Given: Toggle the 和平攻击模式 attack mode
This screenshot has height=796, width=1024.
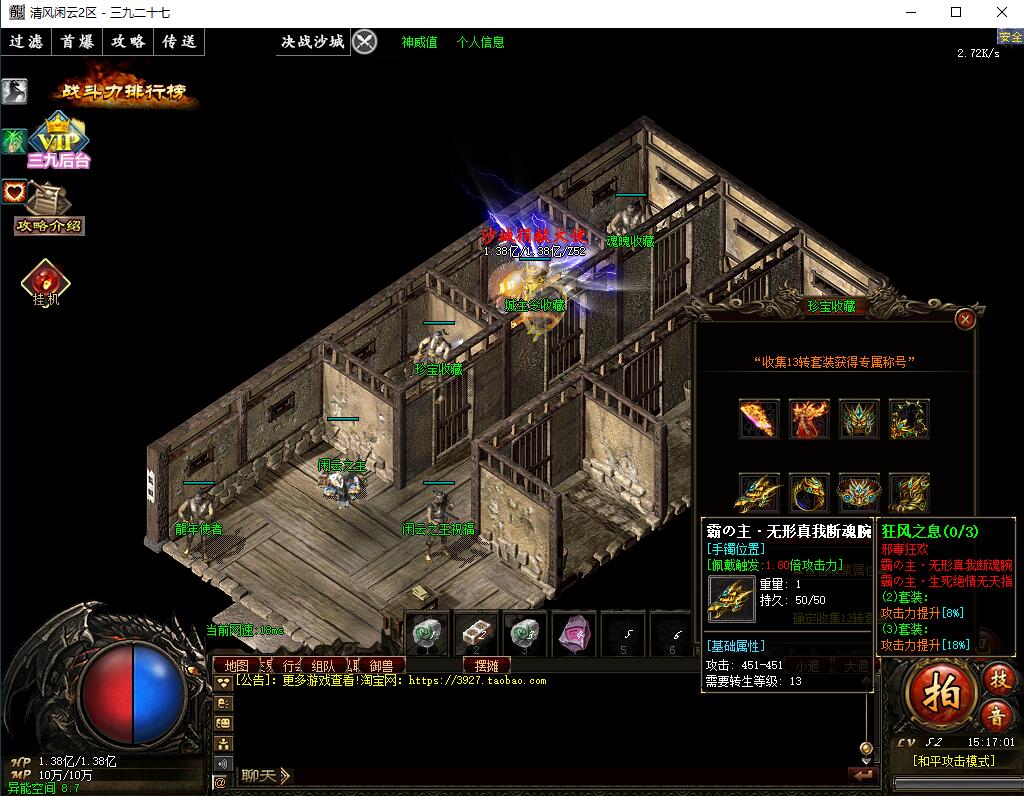Looking at the screenshot, I should (953, 761).
